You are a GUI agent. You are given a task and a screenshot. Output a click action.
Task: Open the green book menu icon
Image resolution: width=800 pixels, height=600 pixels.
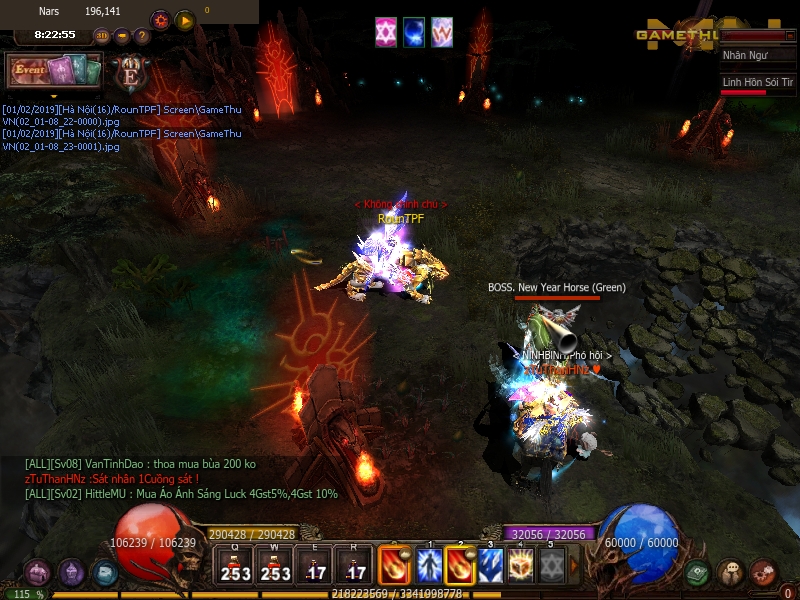699,572
